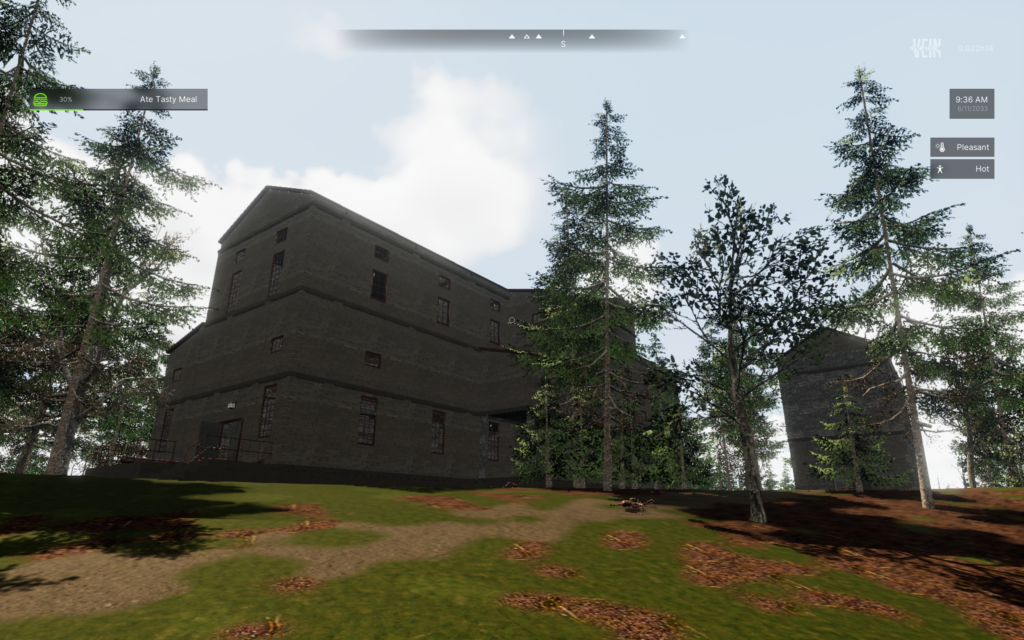Select the Pleasant weather temperature indicator
Screen dimensions: 1024x640
(962, 147)
